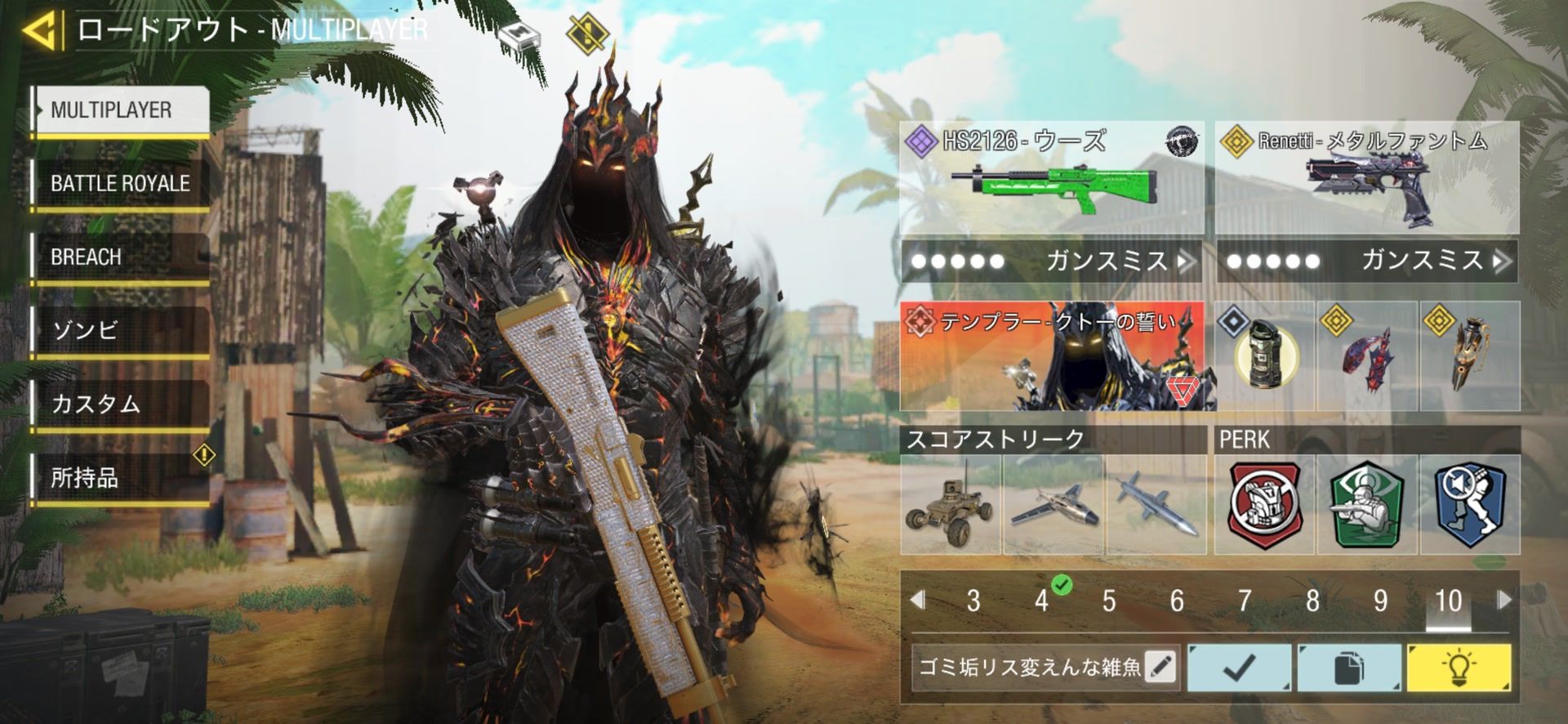Screen dimensions: 1568x724
Task: Open the カスタム tab
Action: (x=120, y=404)
